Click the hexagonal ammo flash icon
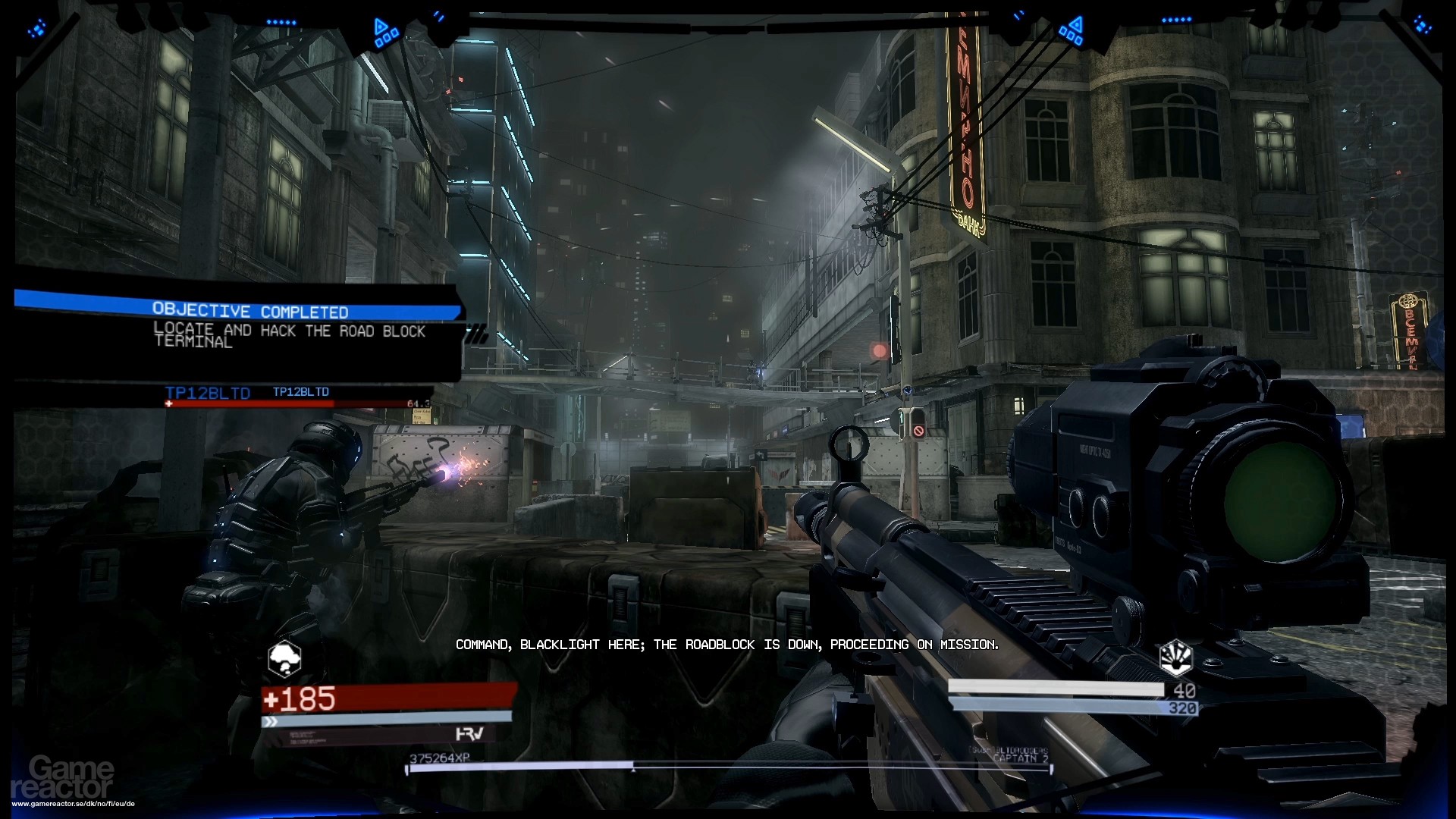 (x=1175, y=657)
